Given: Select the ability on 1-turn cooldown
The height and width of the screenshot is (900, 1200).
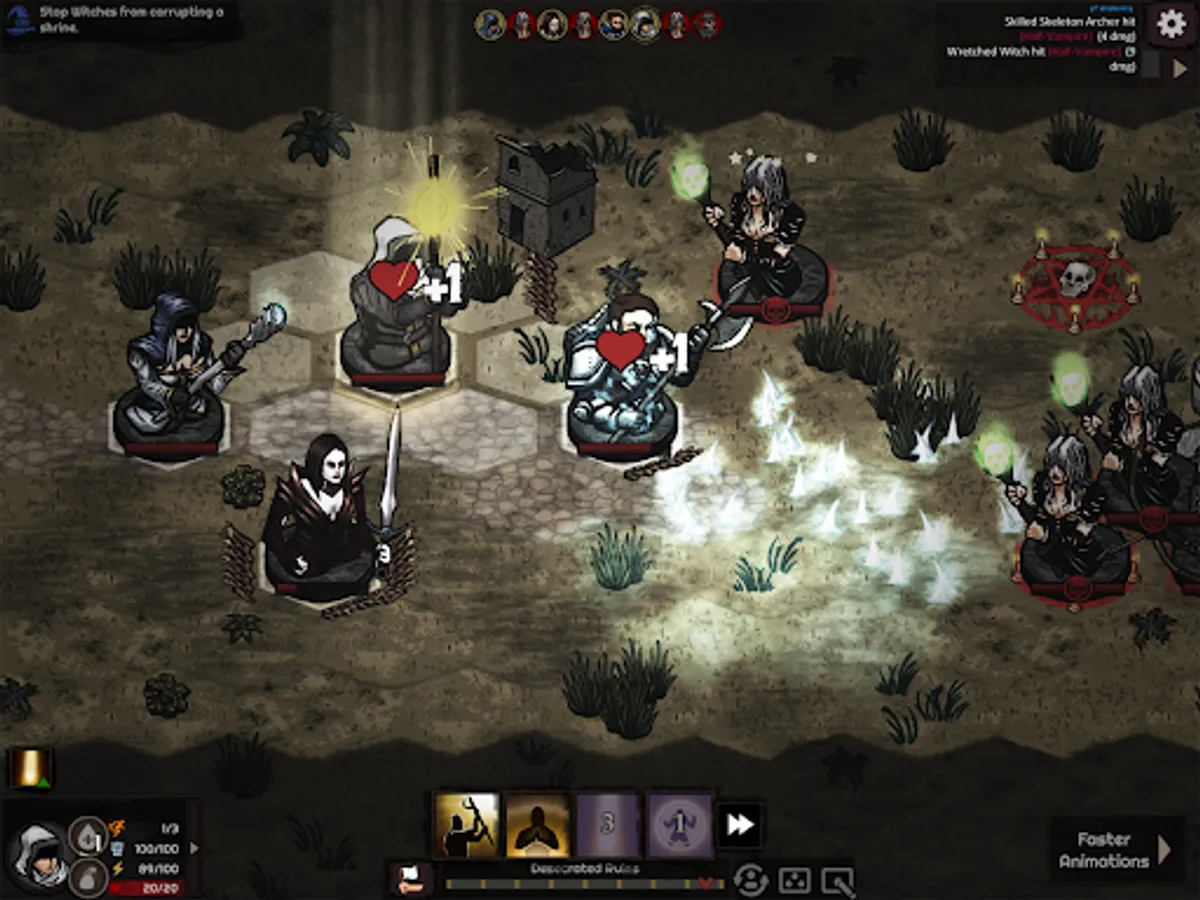Looking at the screenshot, I should pos(679,826).
